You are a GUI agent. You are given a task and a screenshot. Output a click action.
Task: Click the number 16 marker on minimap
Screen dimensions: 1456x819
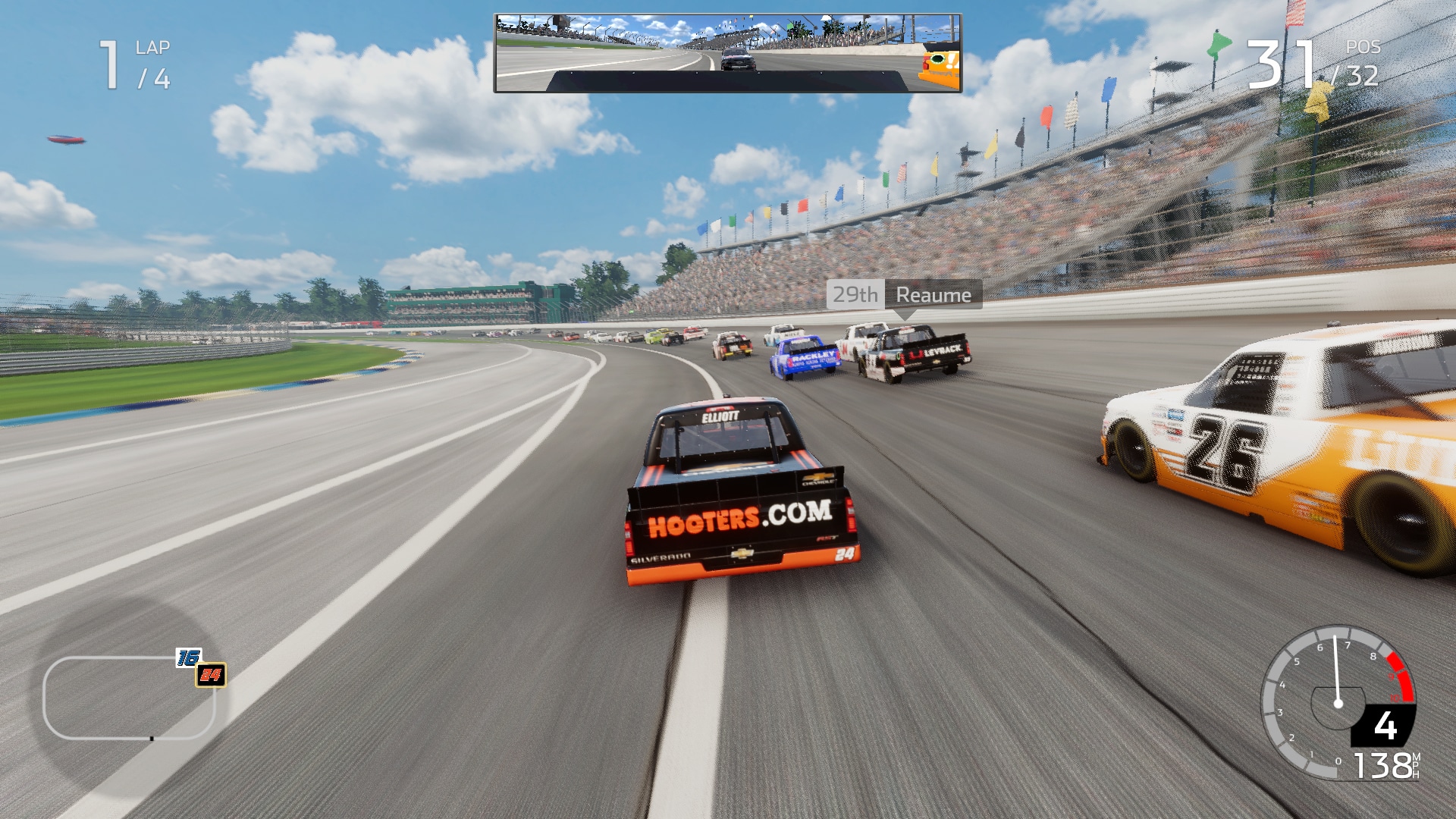(x=188, y=657)
